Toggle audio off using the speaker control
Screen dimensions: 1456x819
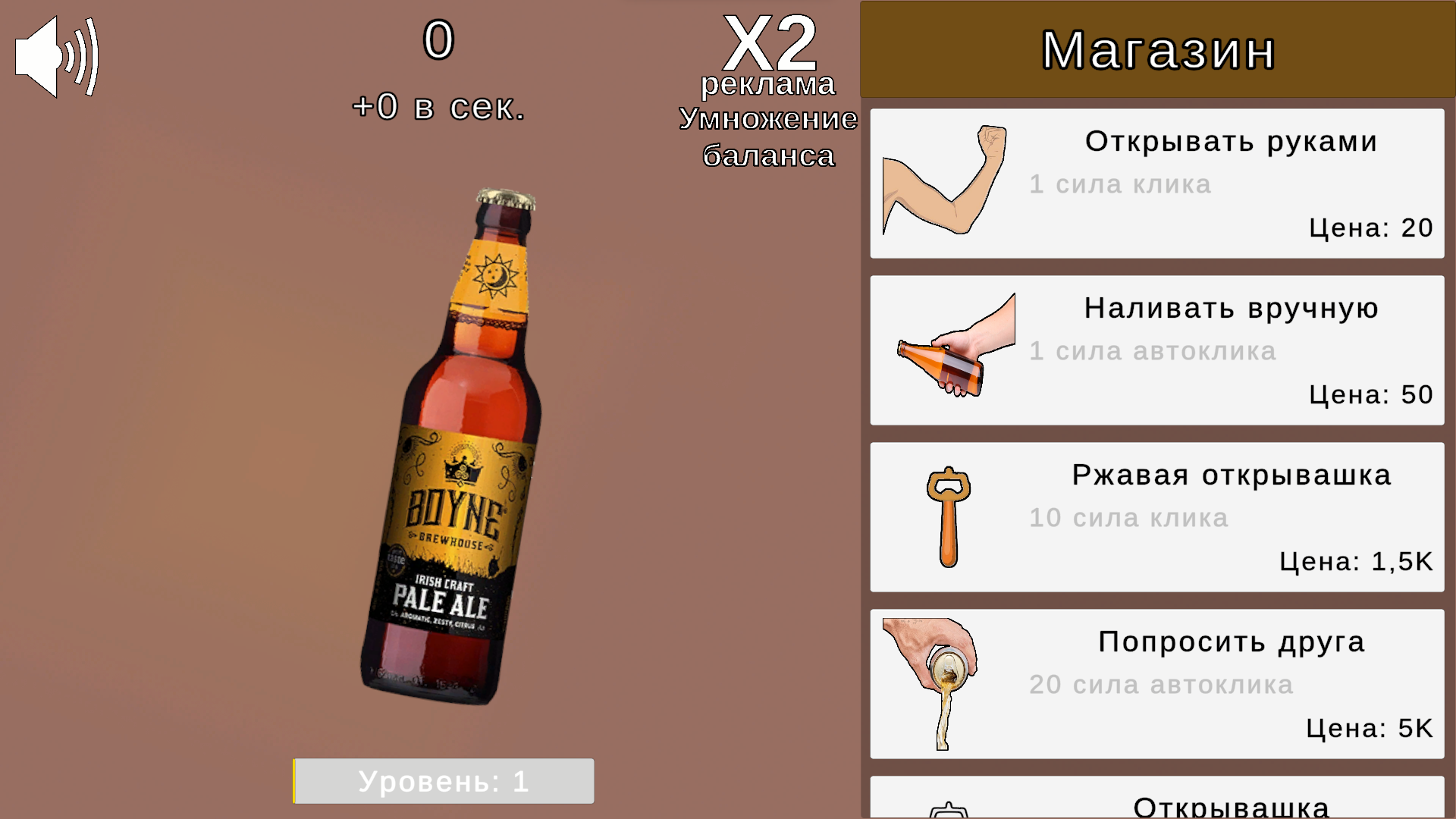pos(55,57)
